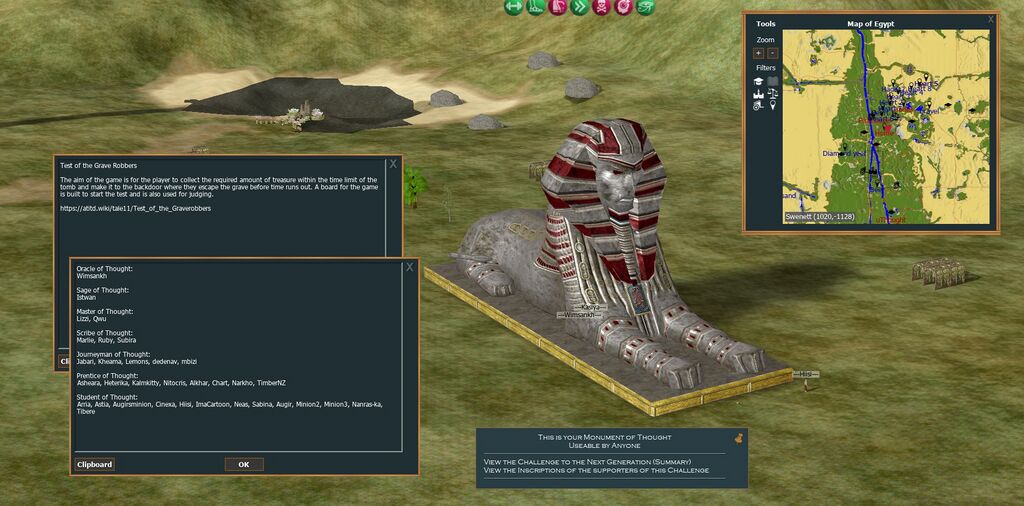The width and height of the screenshot is (1024, 506).
Task: Close the Thought ranks inscription window
Action: click(409, 267)
